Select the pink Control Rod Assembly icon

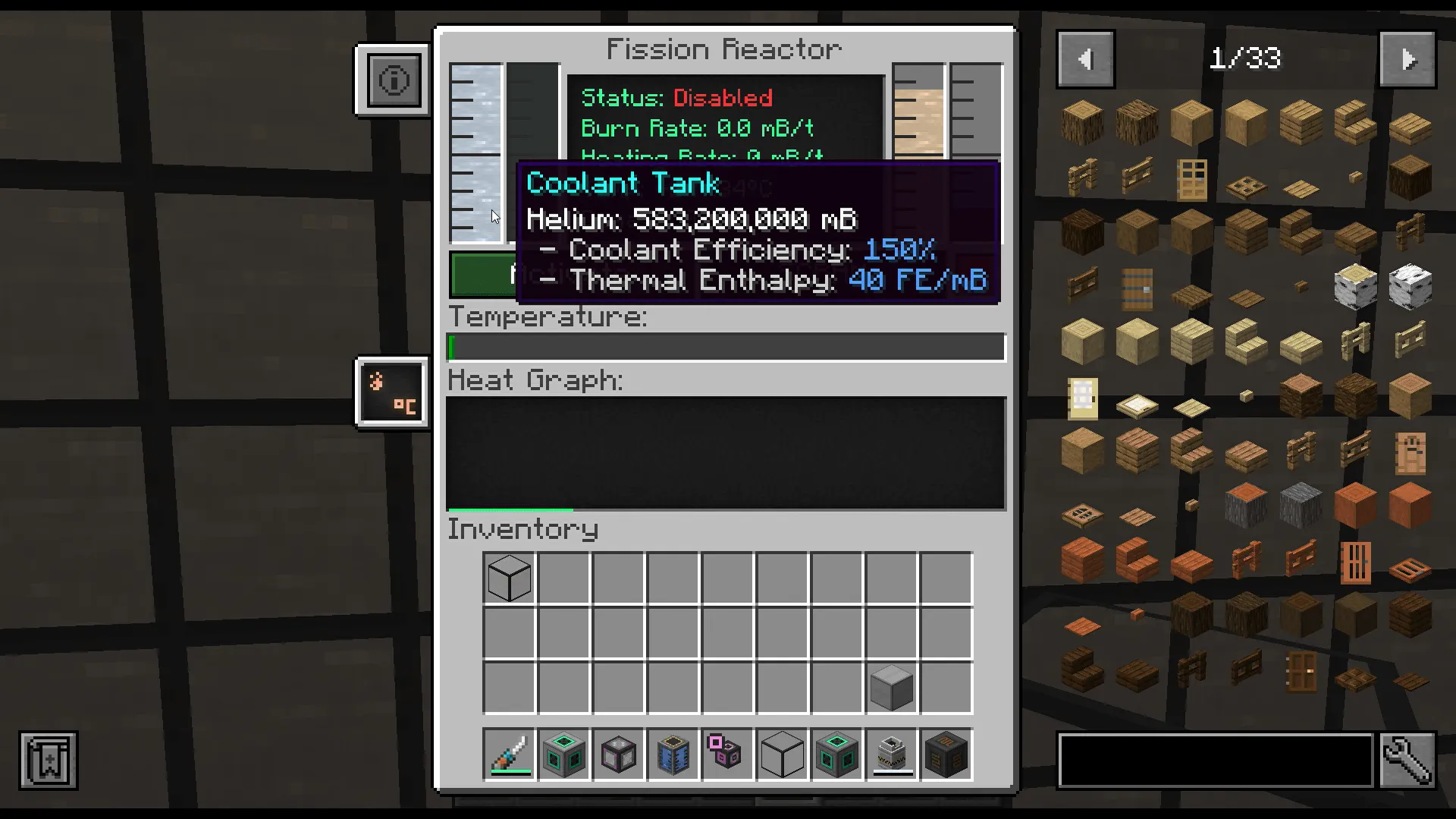(x=726, y=755)
